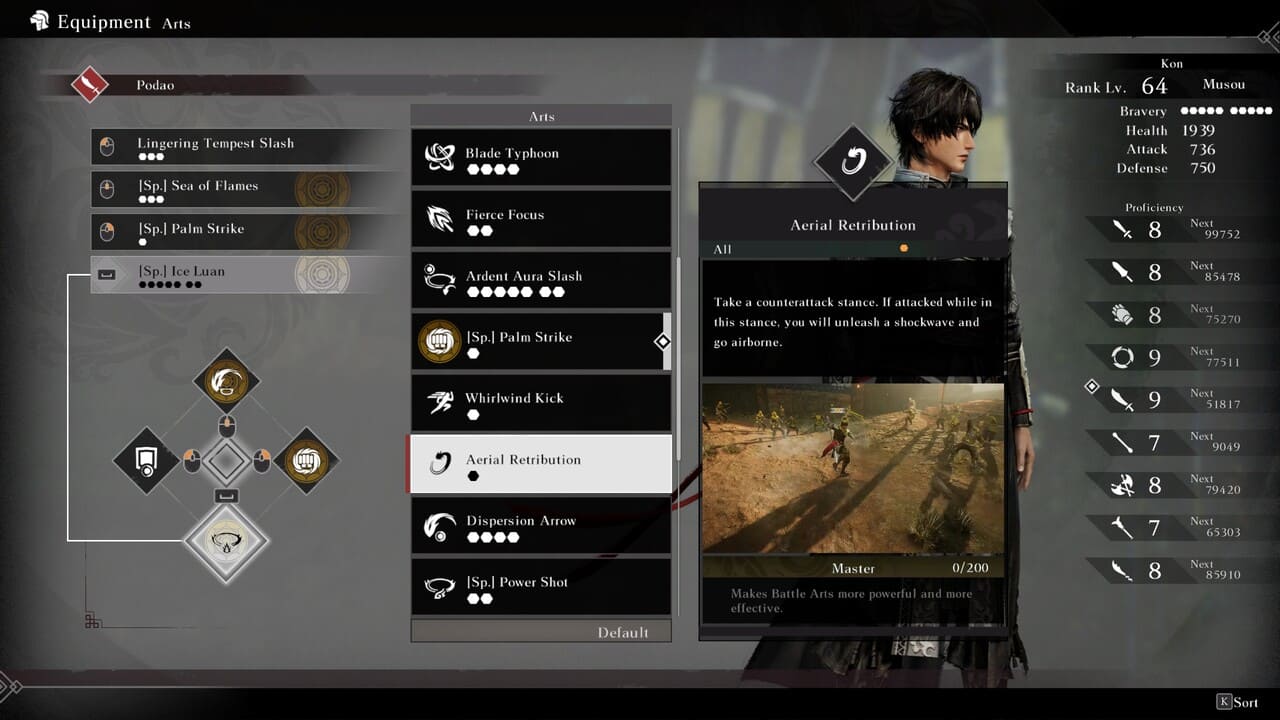The image size is (1280, 720).
Task: Select the highlighted Aerial Retribution art
Action: tap(541, 464)
